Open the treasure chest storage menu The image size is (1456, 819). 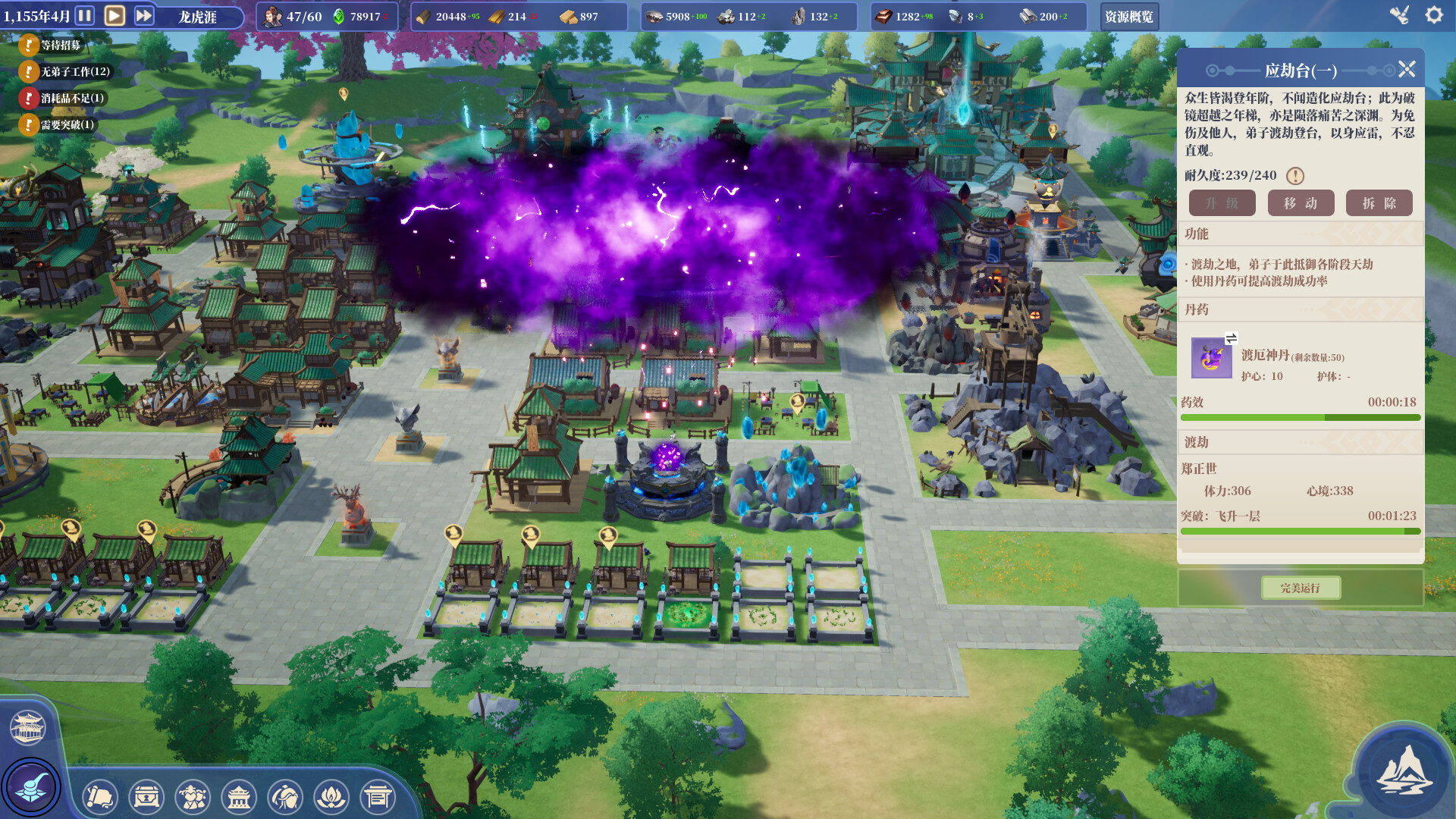pos(146,797)
